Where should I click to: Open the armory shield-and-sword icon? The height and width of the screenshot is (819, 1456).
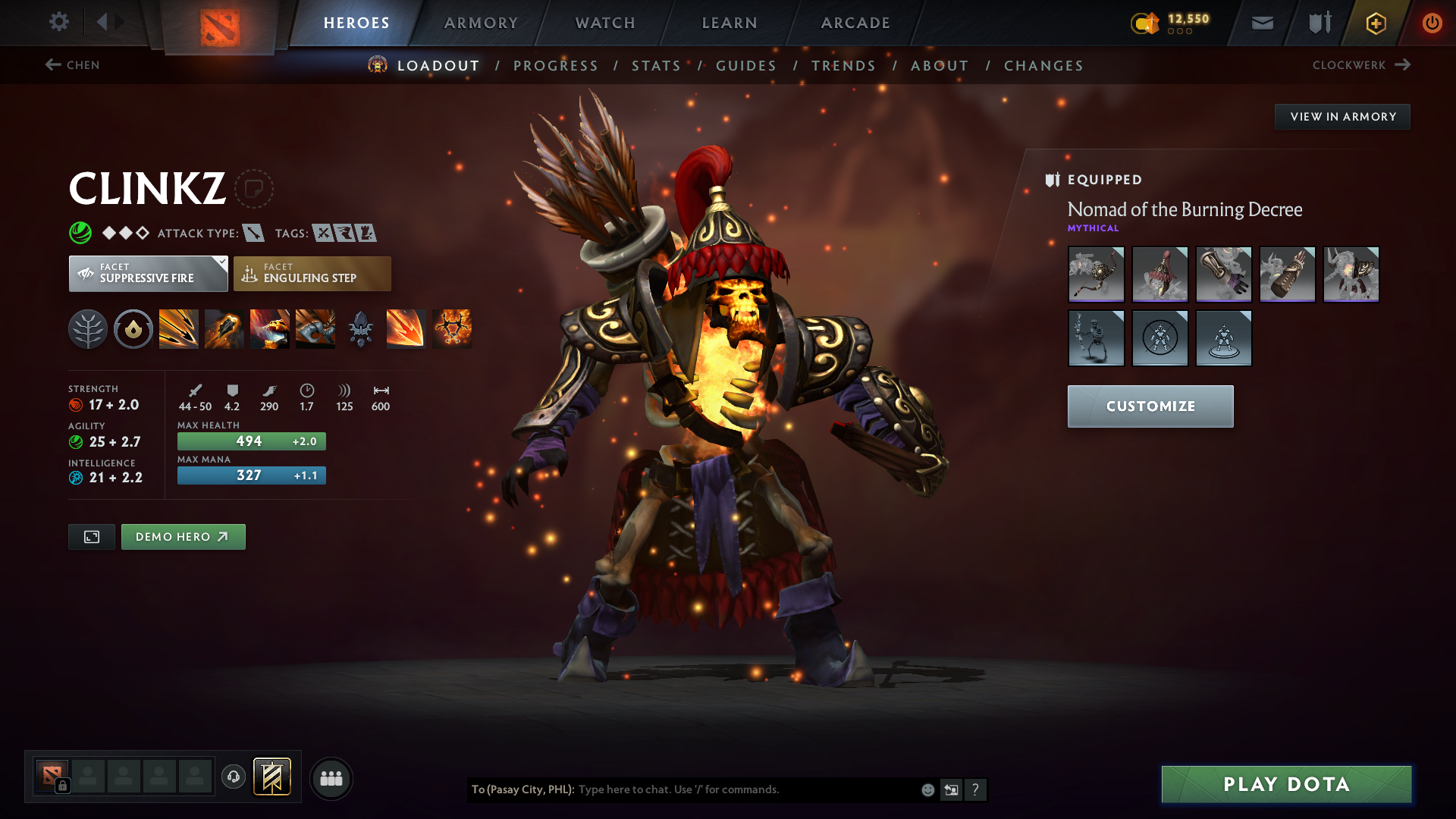pos(1318,23)
